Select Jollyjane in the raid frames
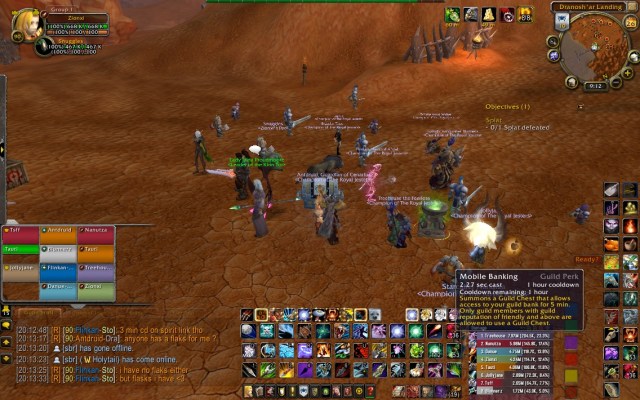This screenshot has height=400, width=640. click(x=20, y=268)
